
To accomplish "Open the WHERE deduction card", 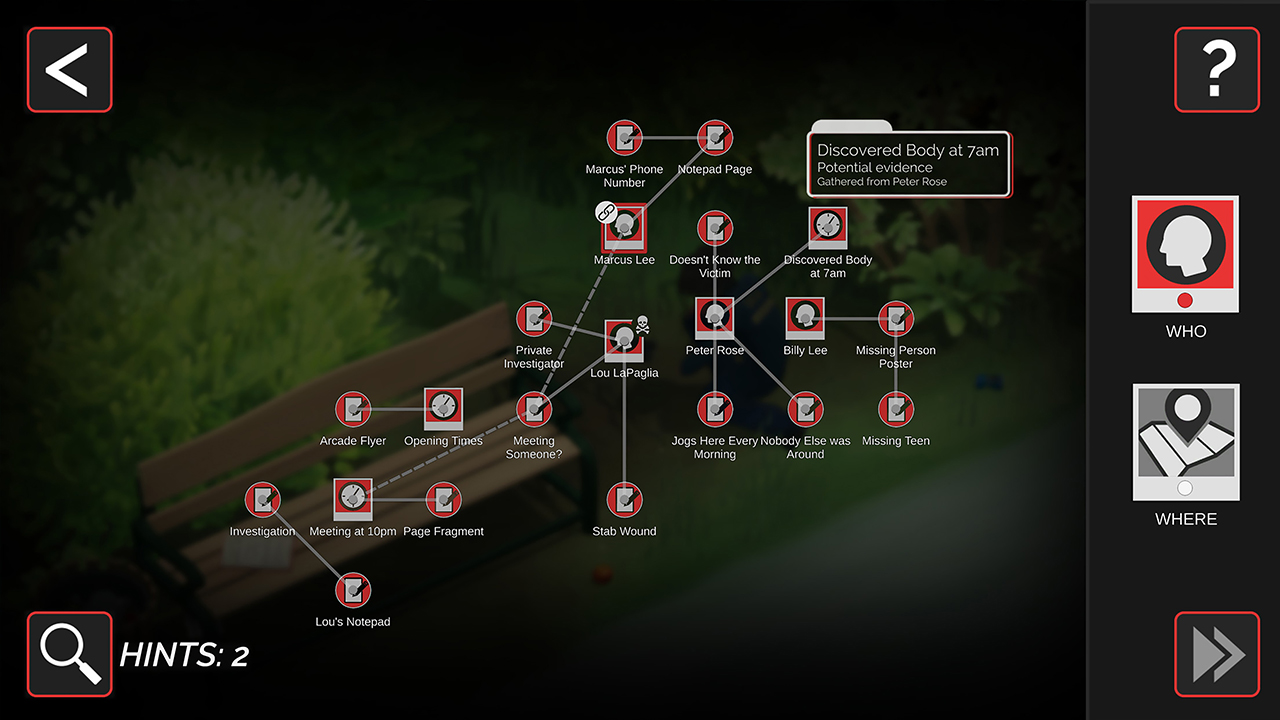I will pos(1185,441).
